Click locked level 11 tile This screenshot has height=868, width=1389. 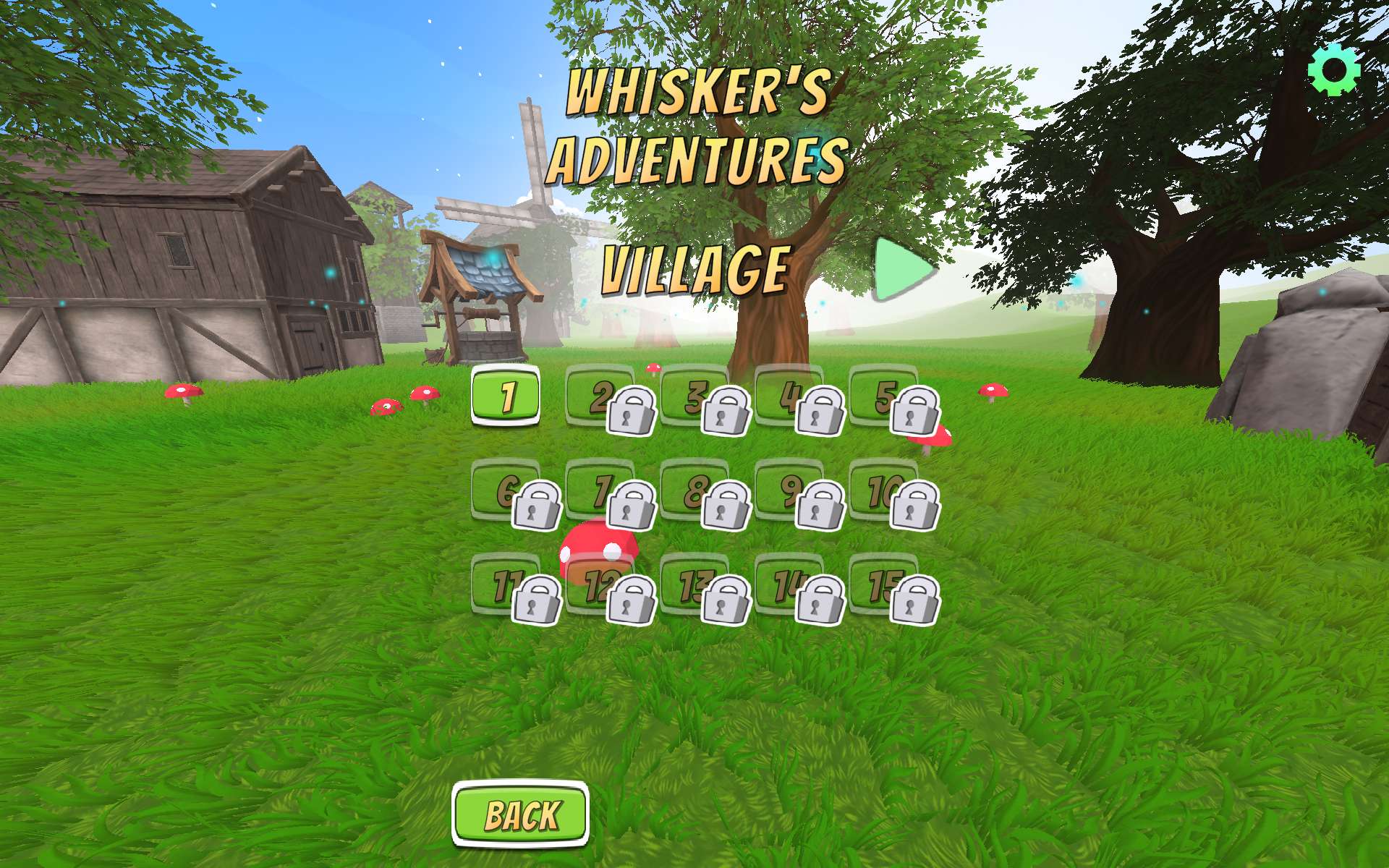click(x=506, y=585)
